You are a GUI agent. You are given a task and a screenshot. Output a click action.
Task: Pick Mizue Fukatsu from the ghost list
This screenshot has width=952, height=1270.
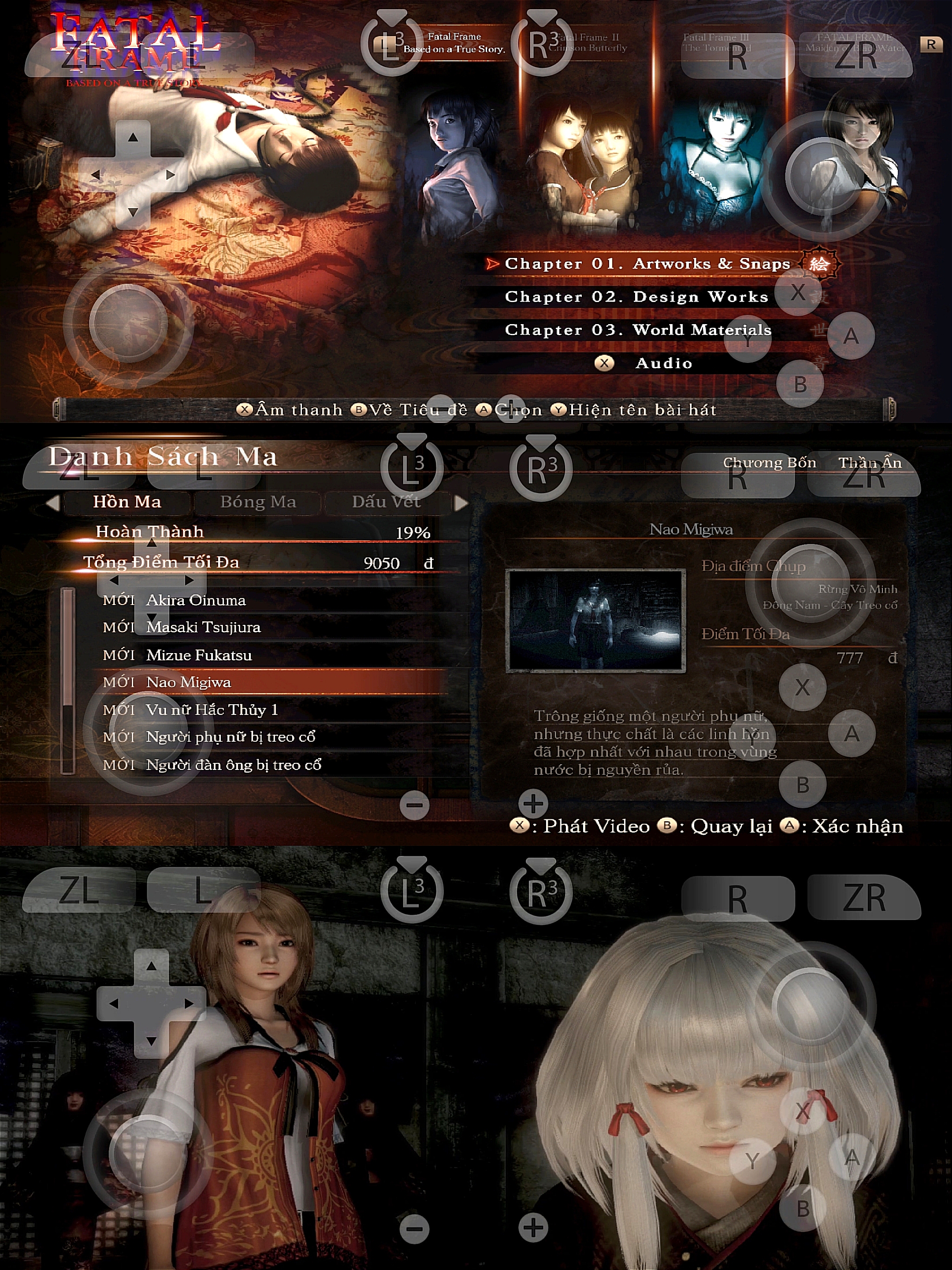pos(198,655)
